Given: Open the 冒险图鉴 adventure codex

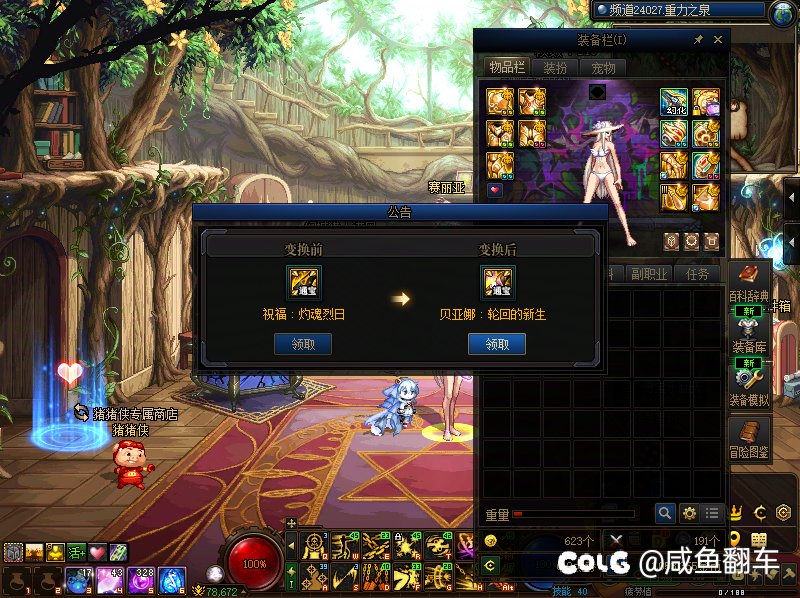Looking at the screenshot, I should point(749,439).
